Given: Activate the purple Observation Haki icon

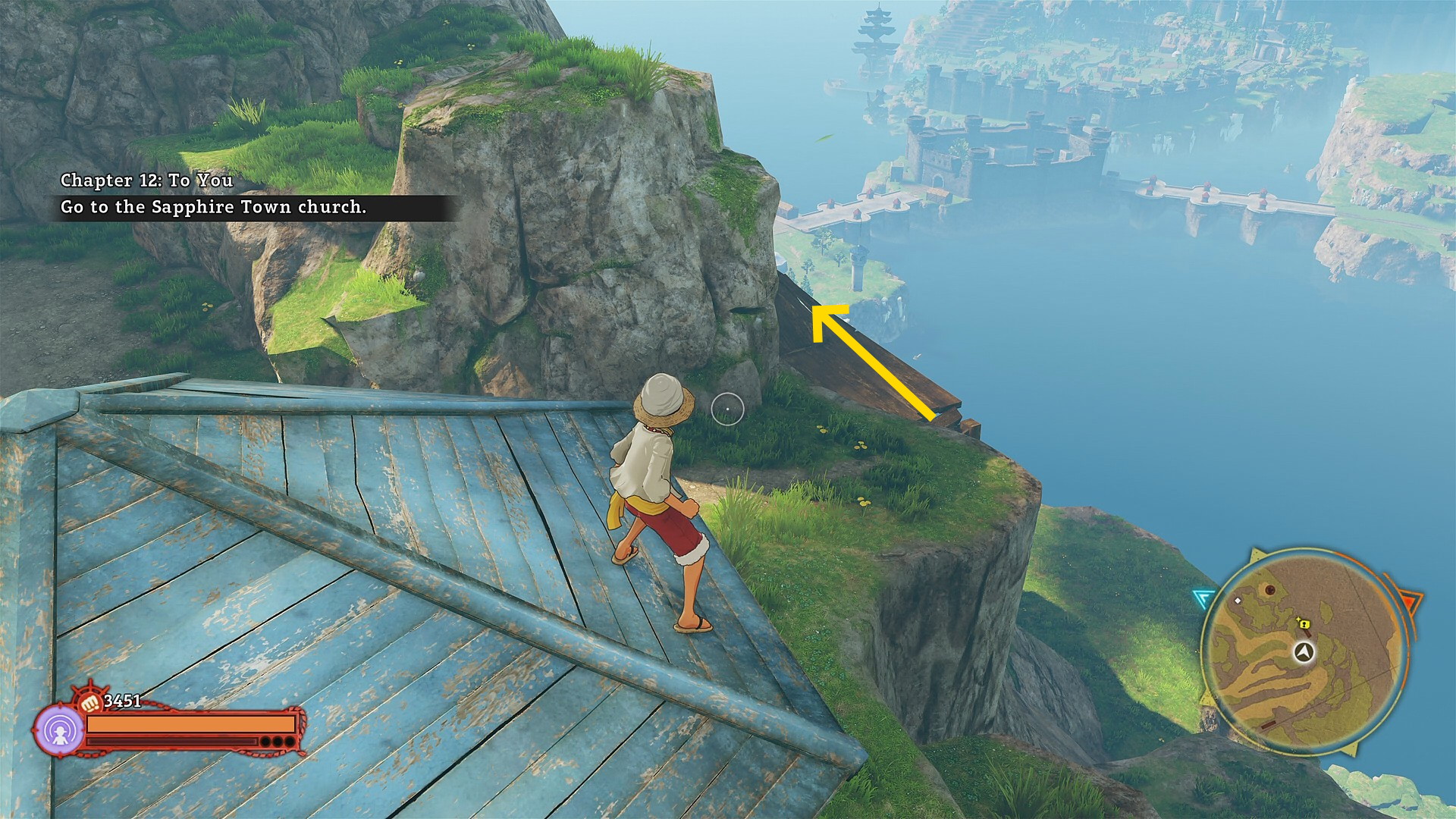Looking at the screenshot, I should (x=58, y=731).
